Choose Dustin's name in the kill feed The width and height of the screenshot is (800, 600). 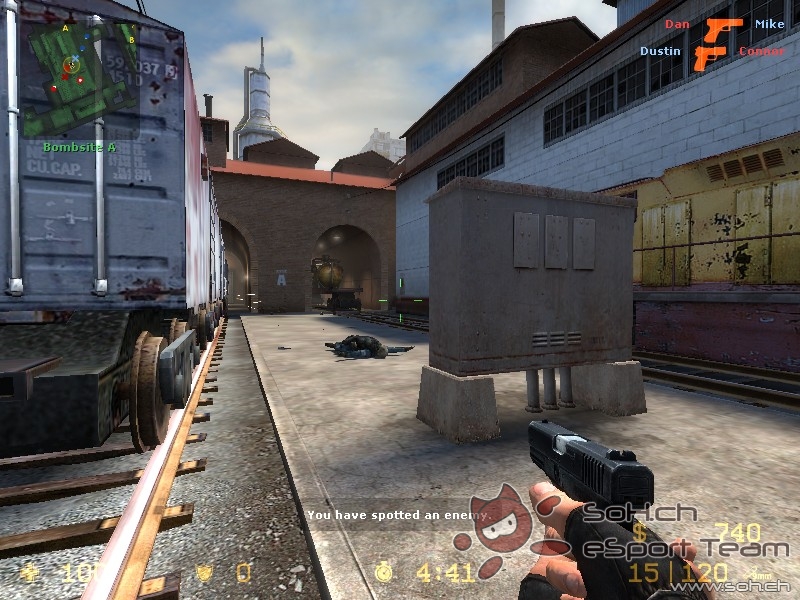[660, 51]
